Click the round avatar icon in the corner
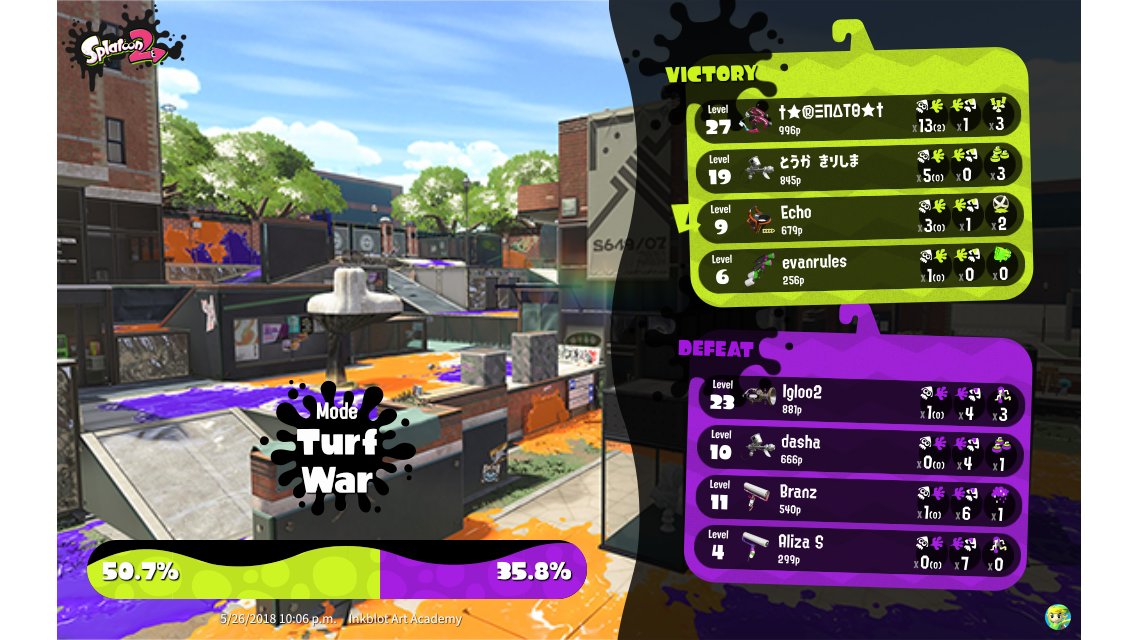Viewport: 1138px width, 640px height. click(x=1058, y=616)
